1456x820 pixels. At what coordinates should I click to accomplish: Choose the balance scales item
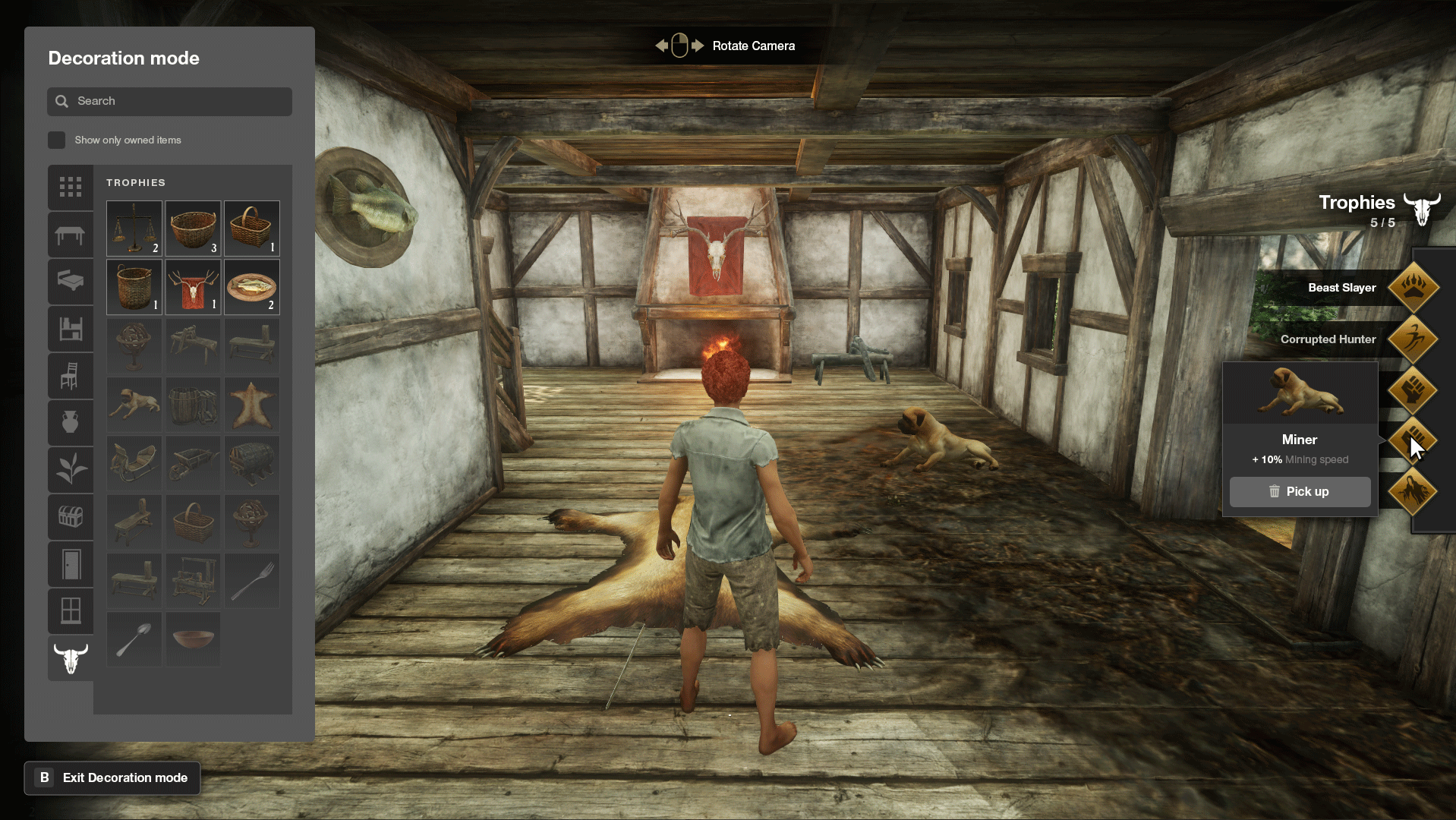(134, 228)
